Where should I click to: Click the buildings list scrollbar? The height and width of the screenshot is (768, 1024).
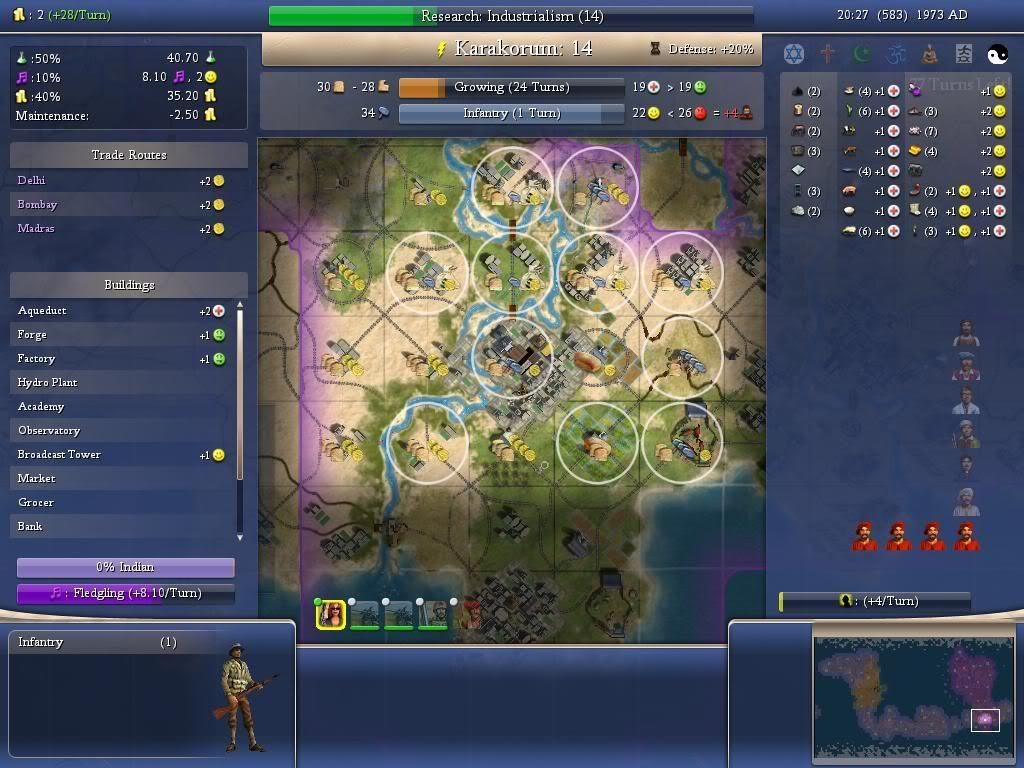(240, 420)
